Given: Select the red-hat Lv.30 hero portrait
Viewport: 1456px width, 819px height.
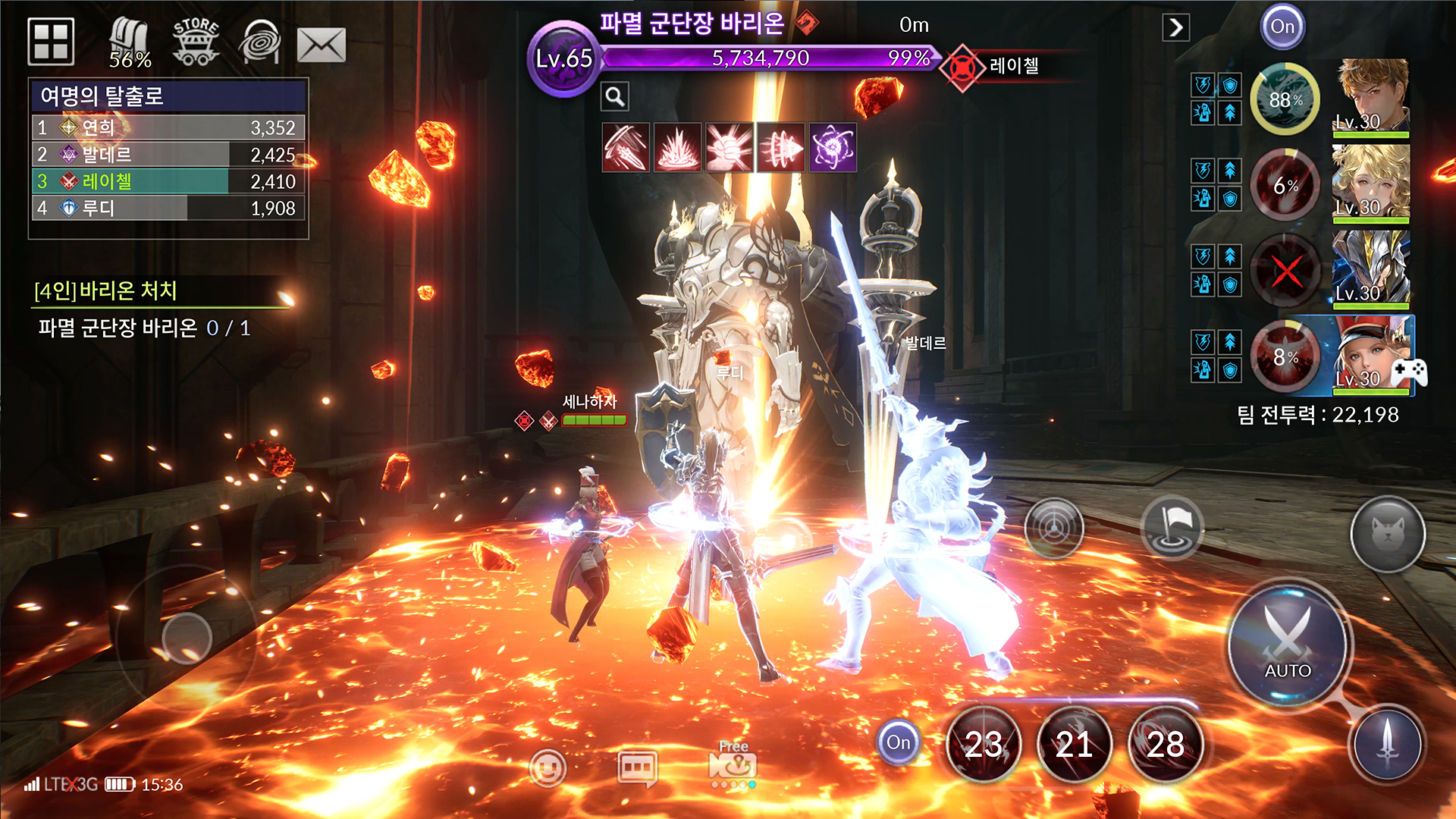Looking at the screenshot, I should click(x=1370, y=354).
